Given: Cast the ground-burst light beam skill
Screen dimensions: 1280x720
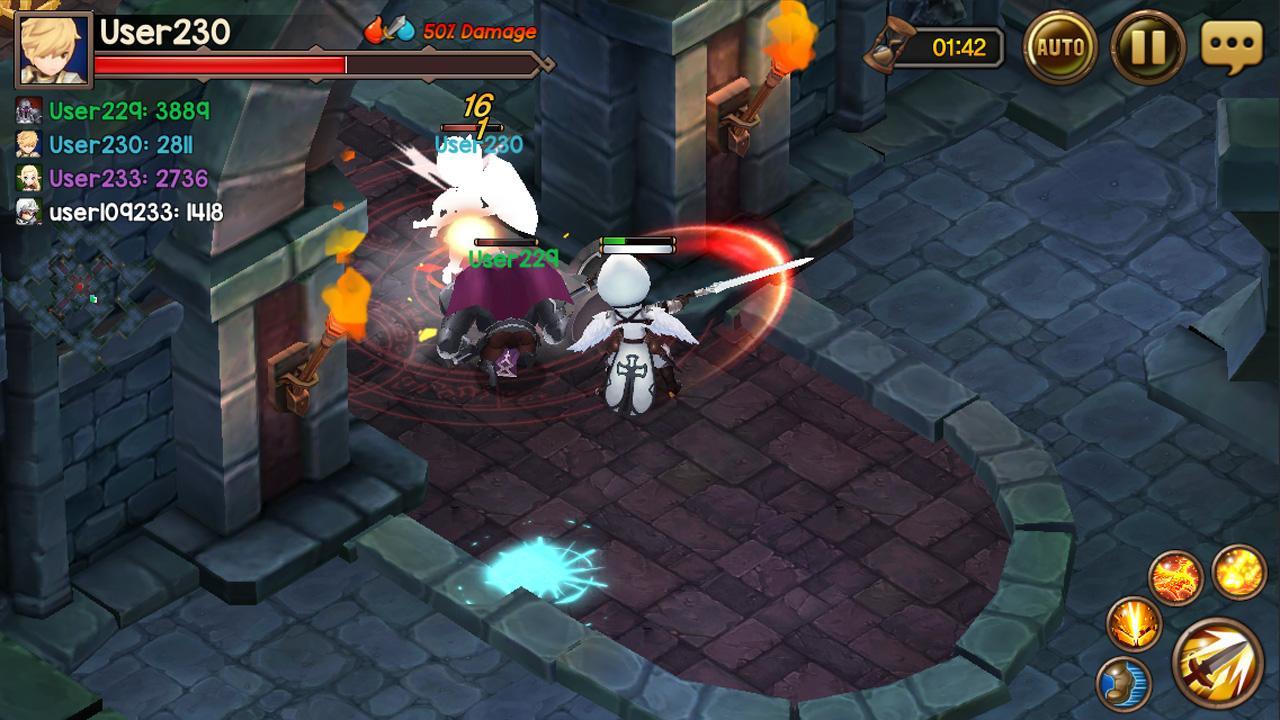Looking at the screenshot, I should pos(1134,622).
